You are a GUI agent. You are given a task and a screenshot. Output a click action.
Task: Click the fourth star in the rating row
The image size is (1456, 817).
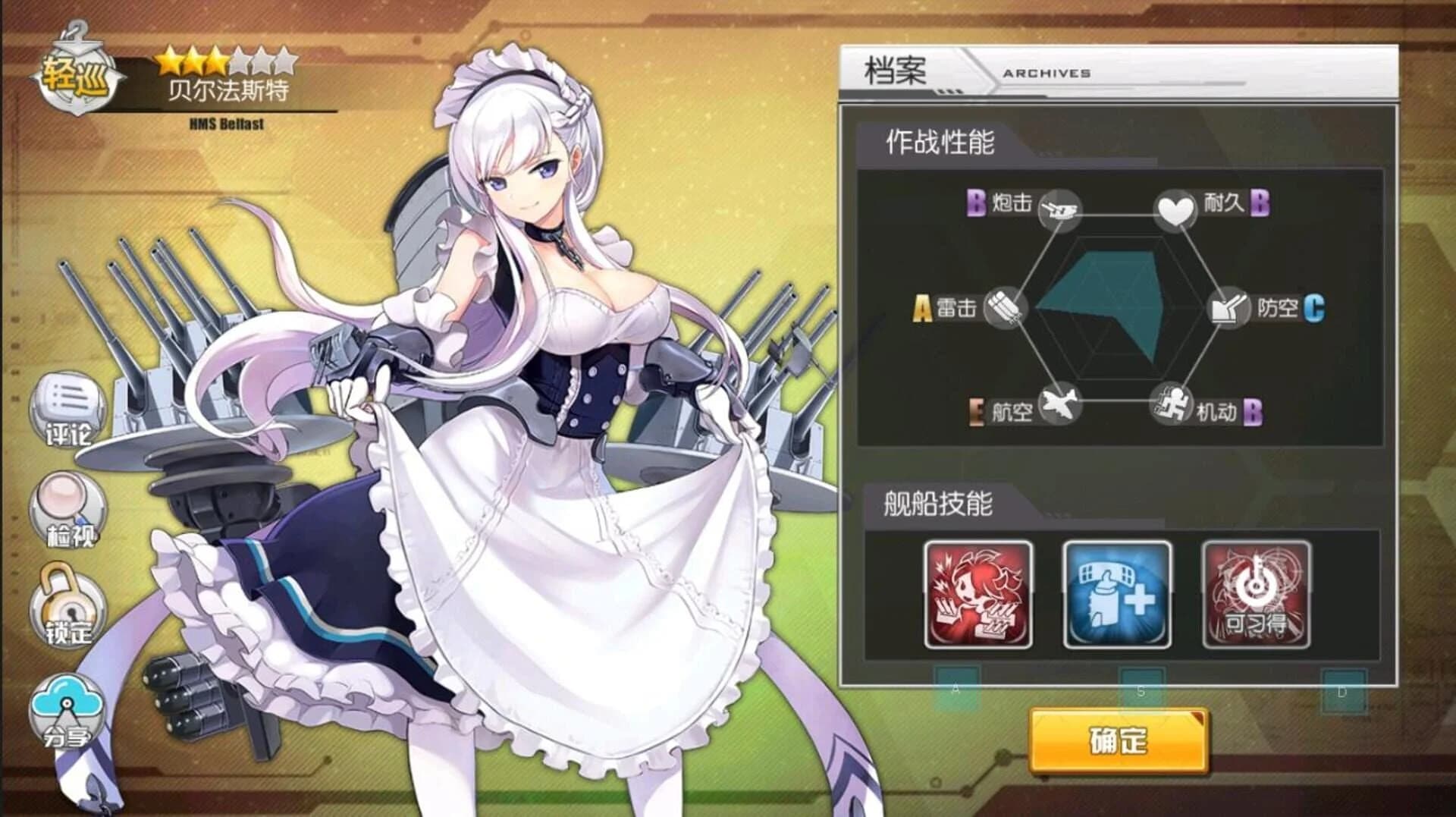(238, 61)
